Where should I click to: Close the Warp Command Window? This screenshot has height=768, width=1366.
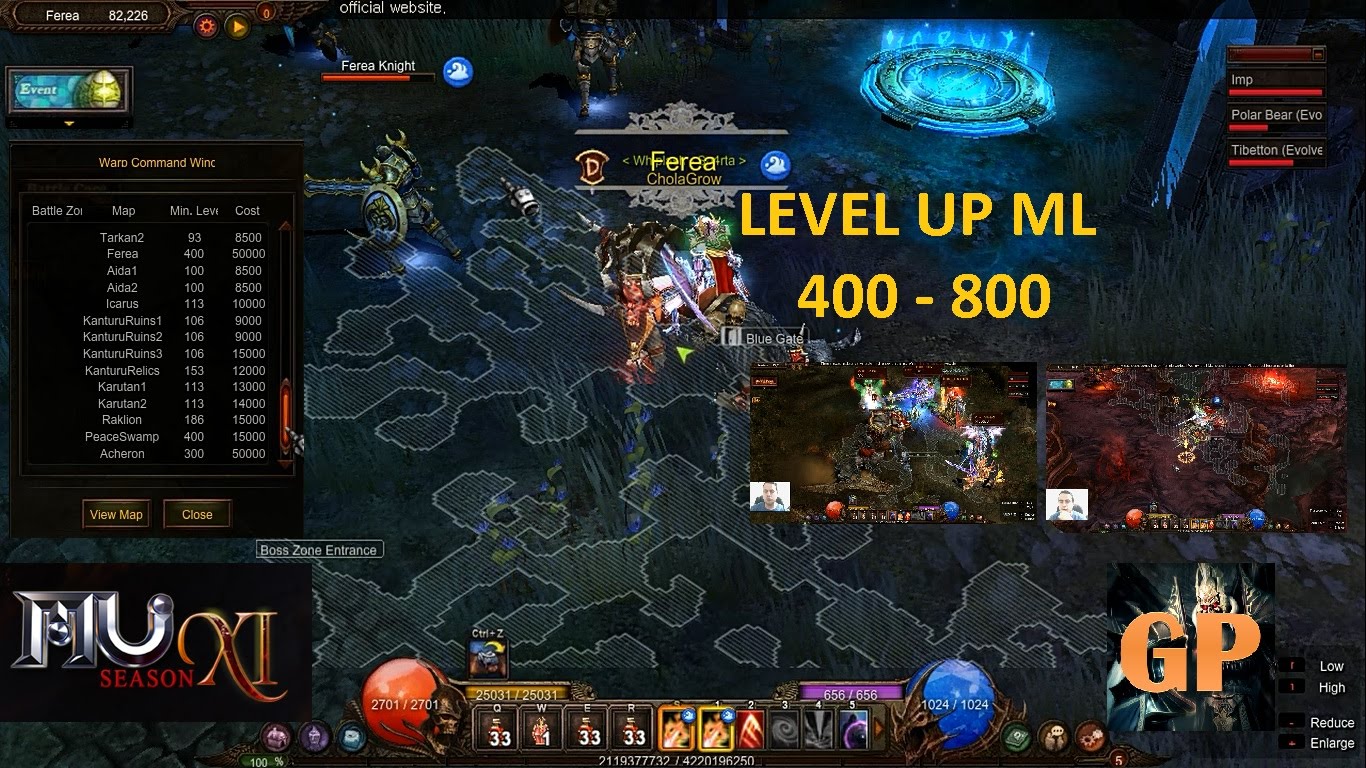(x=197, y=514)
